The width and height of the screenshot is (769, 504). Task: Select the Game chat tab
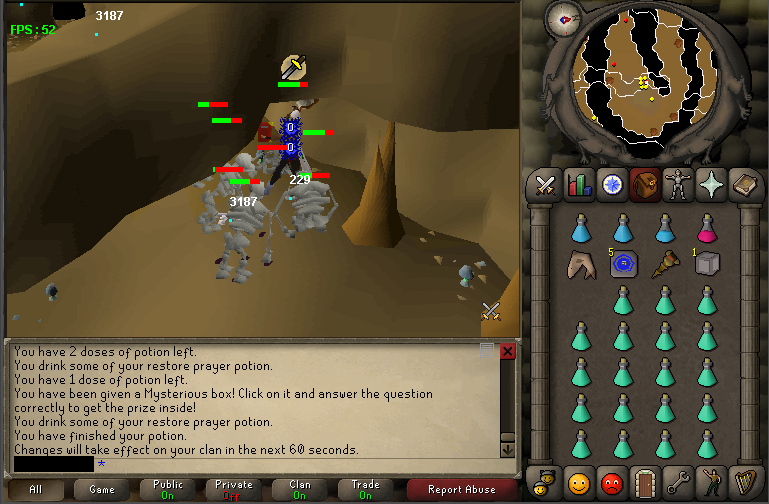[102, 489]
